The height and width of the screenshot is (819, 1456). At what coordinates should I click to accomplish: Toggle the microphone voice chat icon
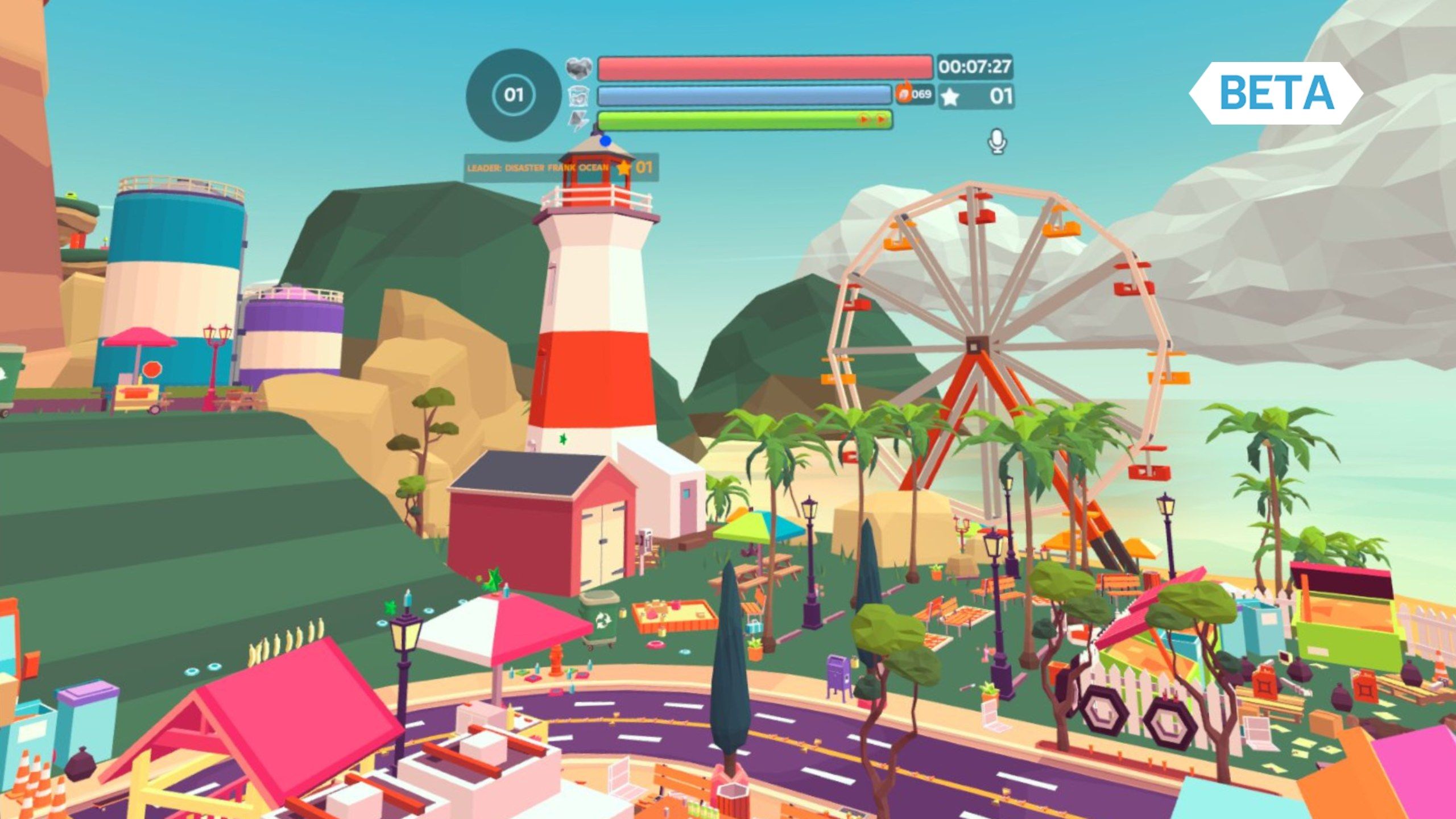(x=996, y=142)
